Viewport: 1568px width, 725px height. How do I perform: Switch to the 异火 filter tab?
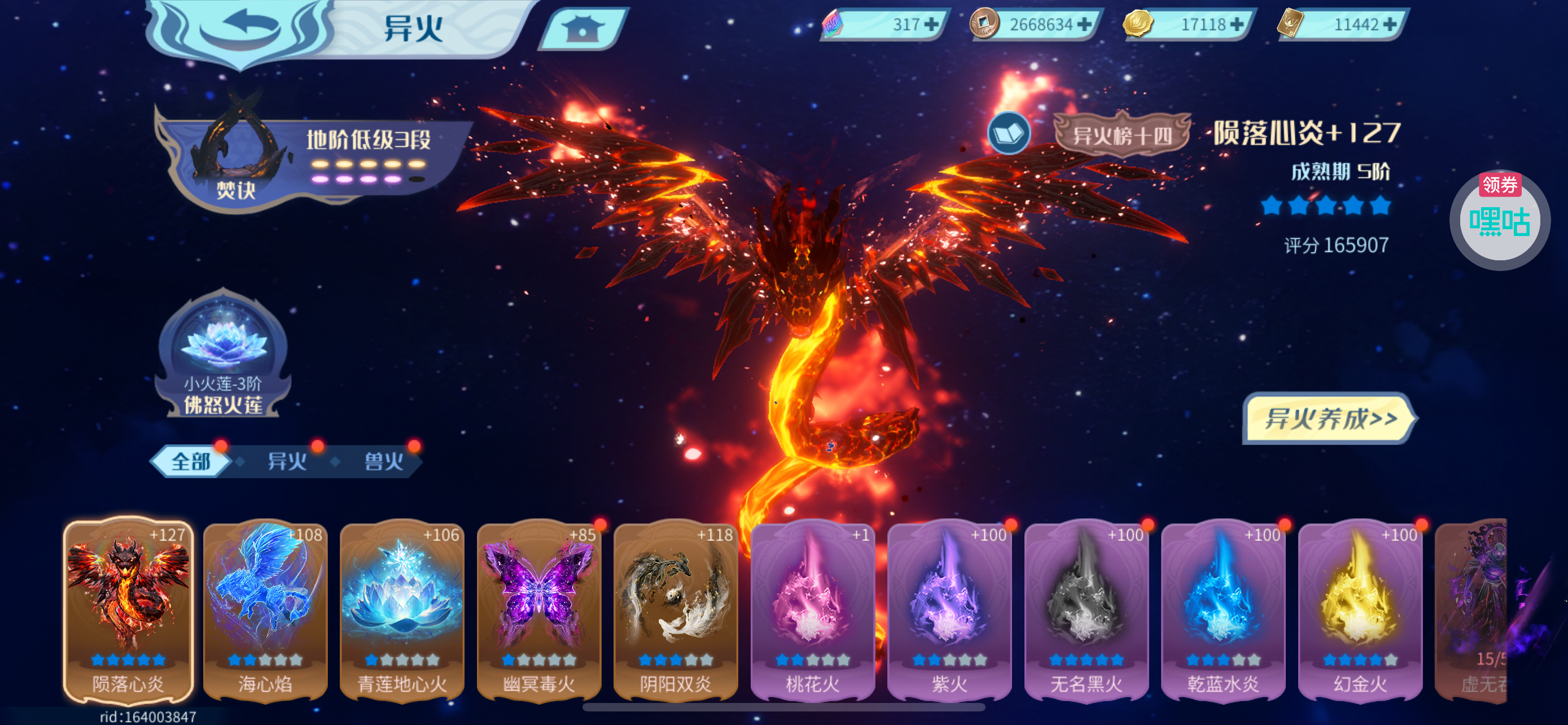click(287, 461)
